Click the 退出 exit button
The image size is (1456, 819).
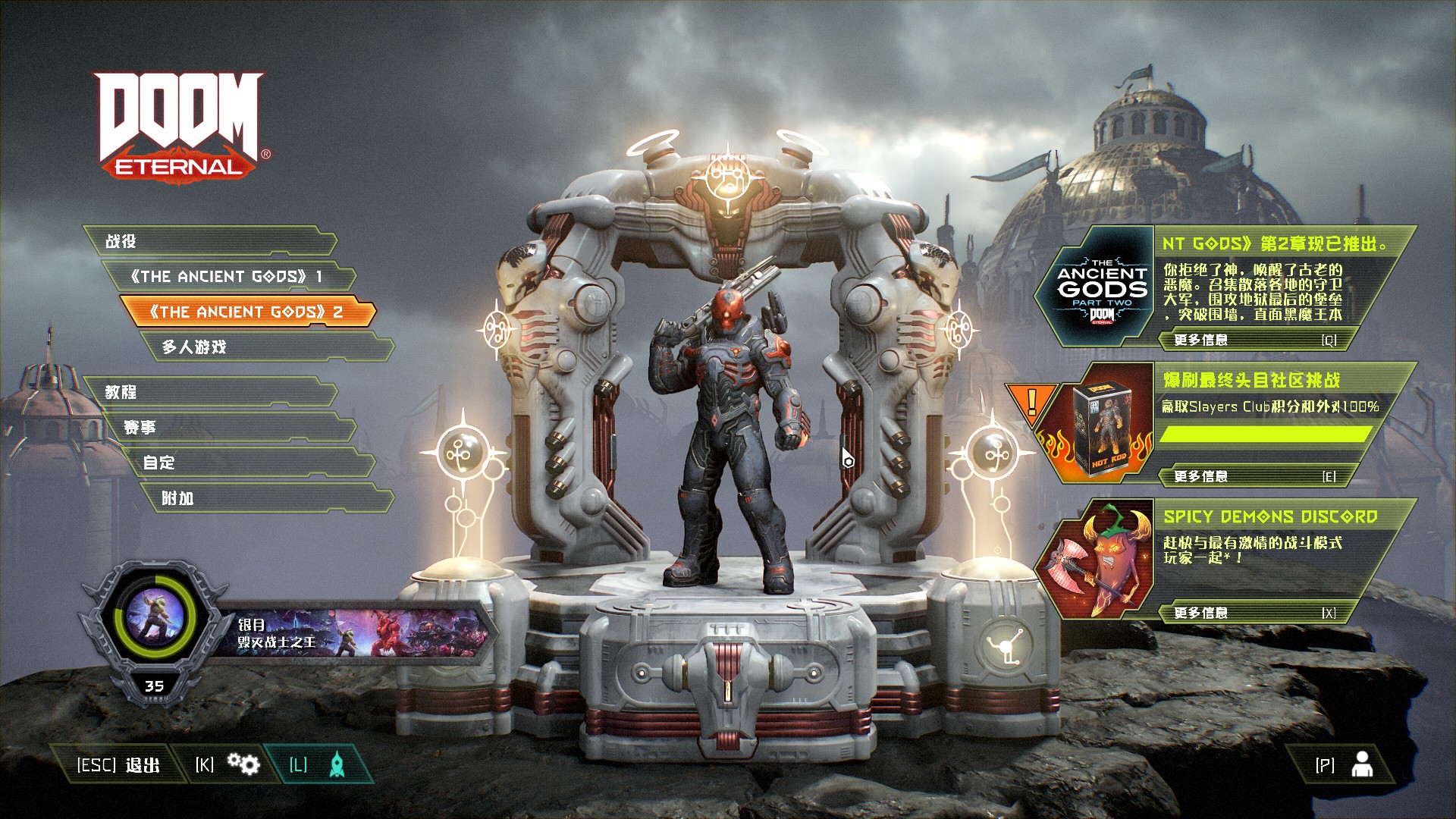tap(118, 765)
